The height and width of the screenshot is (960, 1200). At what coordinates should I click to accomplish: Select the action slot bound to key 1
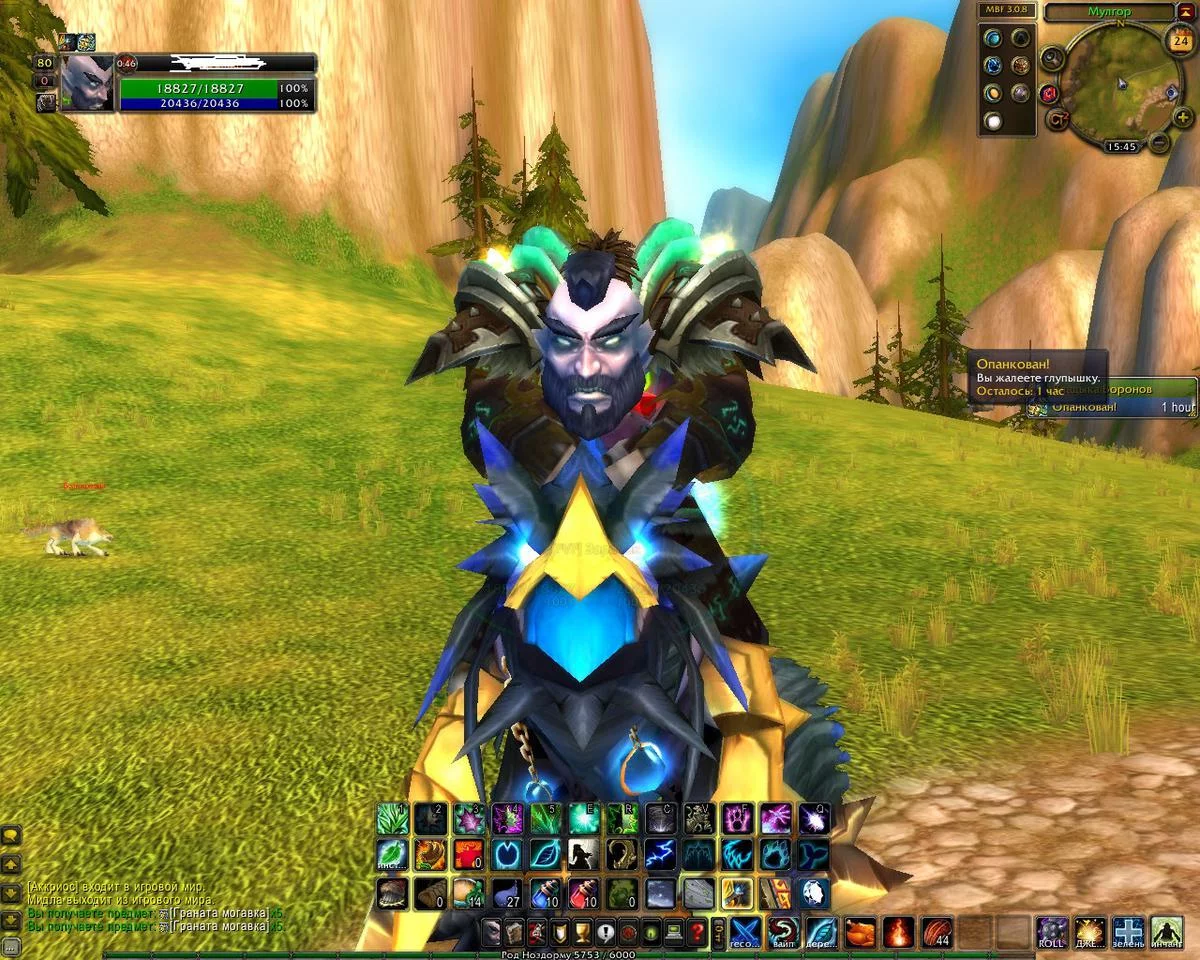(x=393, y=818)
